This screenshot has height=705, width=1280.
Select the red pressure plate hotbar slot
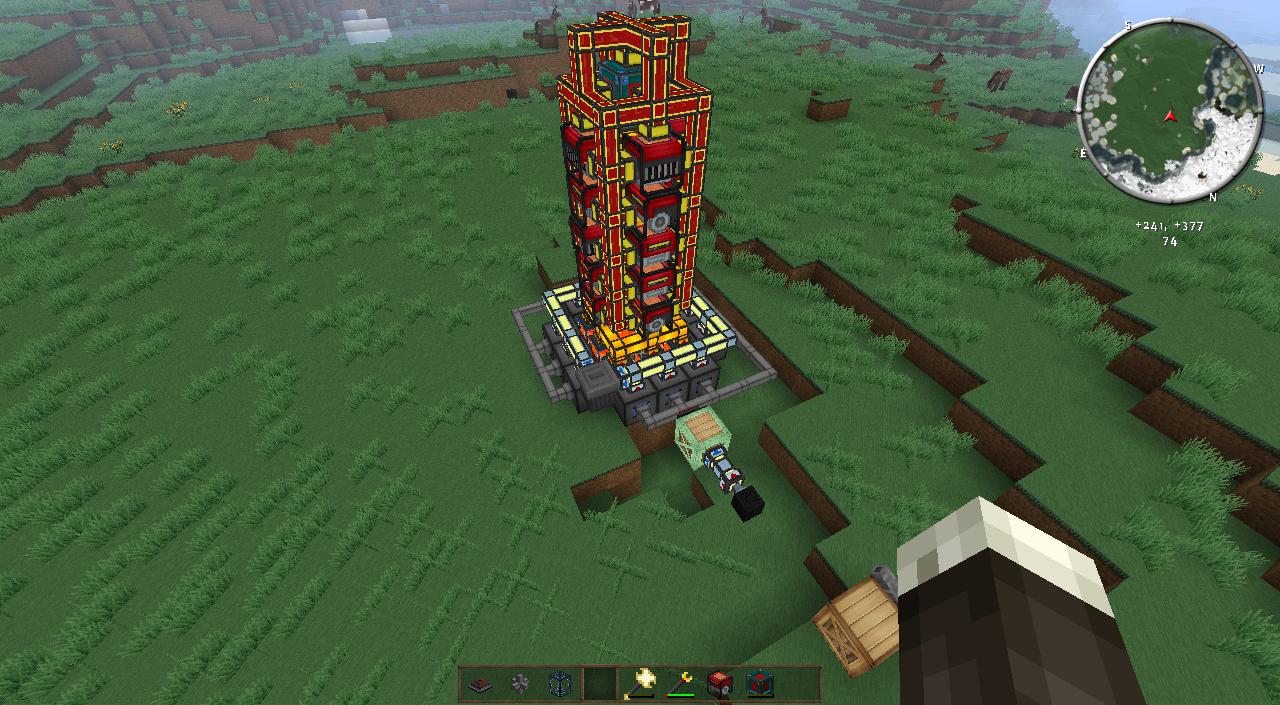tap(480, 684)
